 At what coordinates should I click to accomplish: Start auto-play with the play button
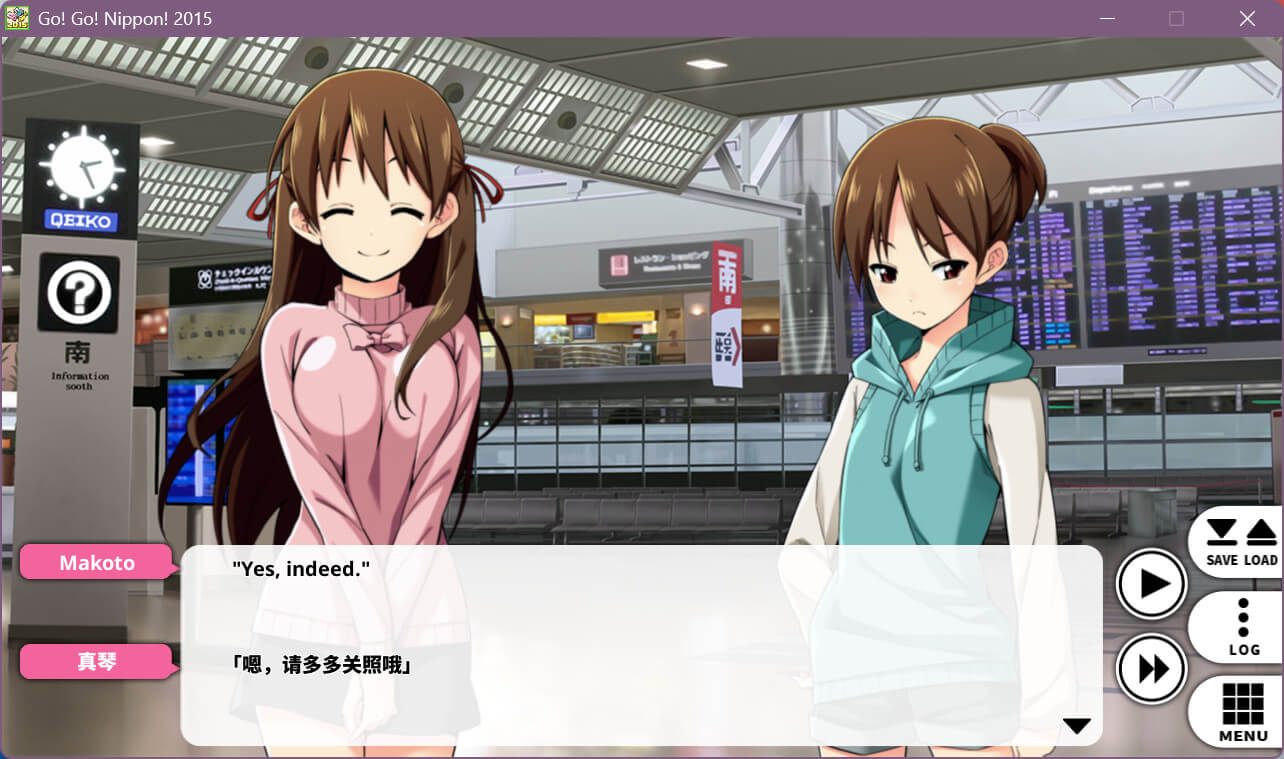pyautogui.click(x=1151, y=584)
